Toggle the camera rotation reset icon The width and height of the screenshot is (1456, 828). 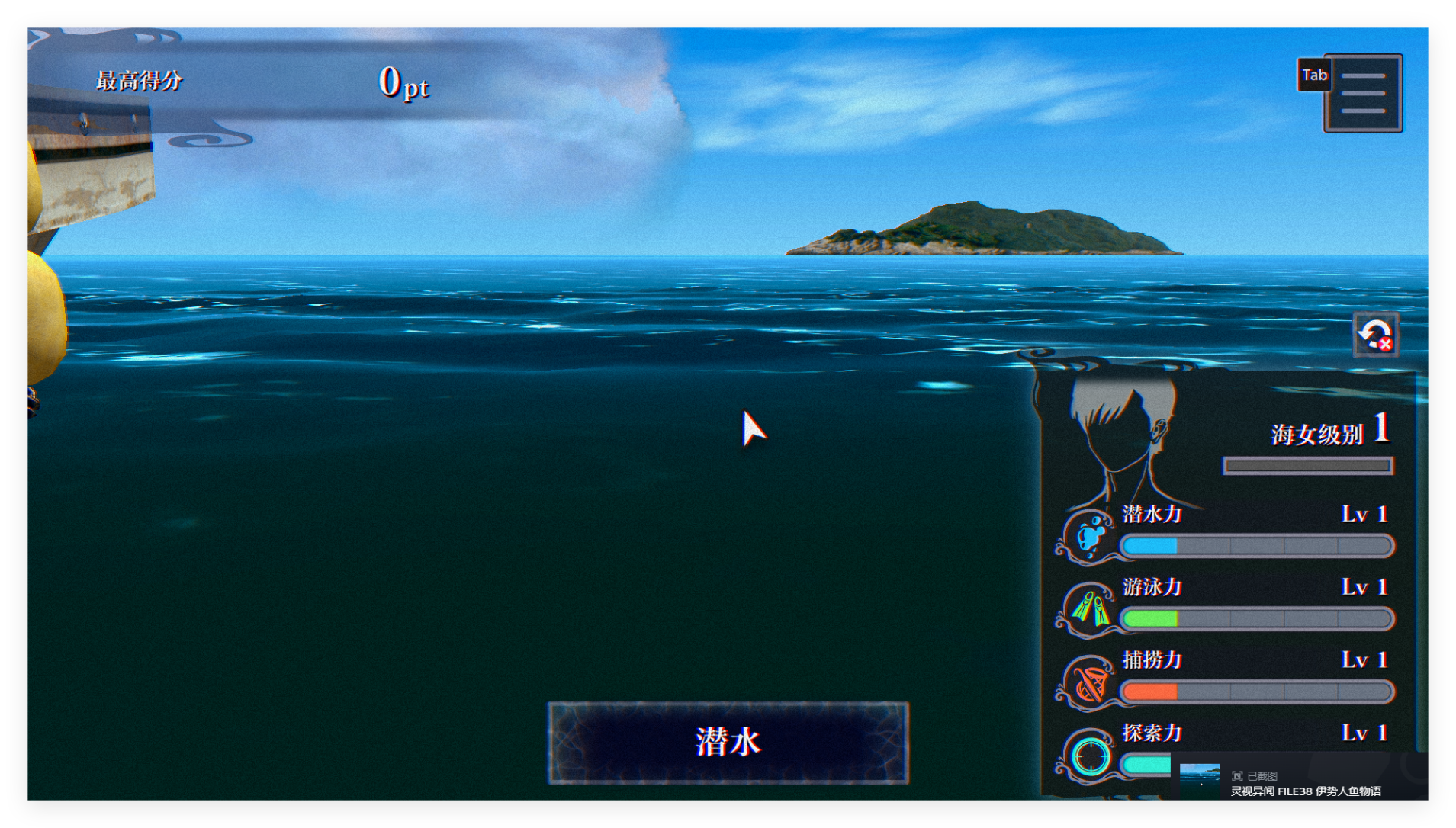[1375, 335]
